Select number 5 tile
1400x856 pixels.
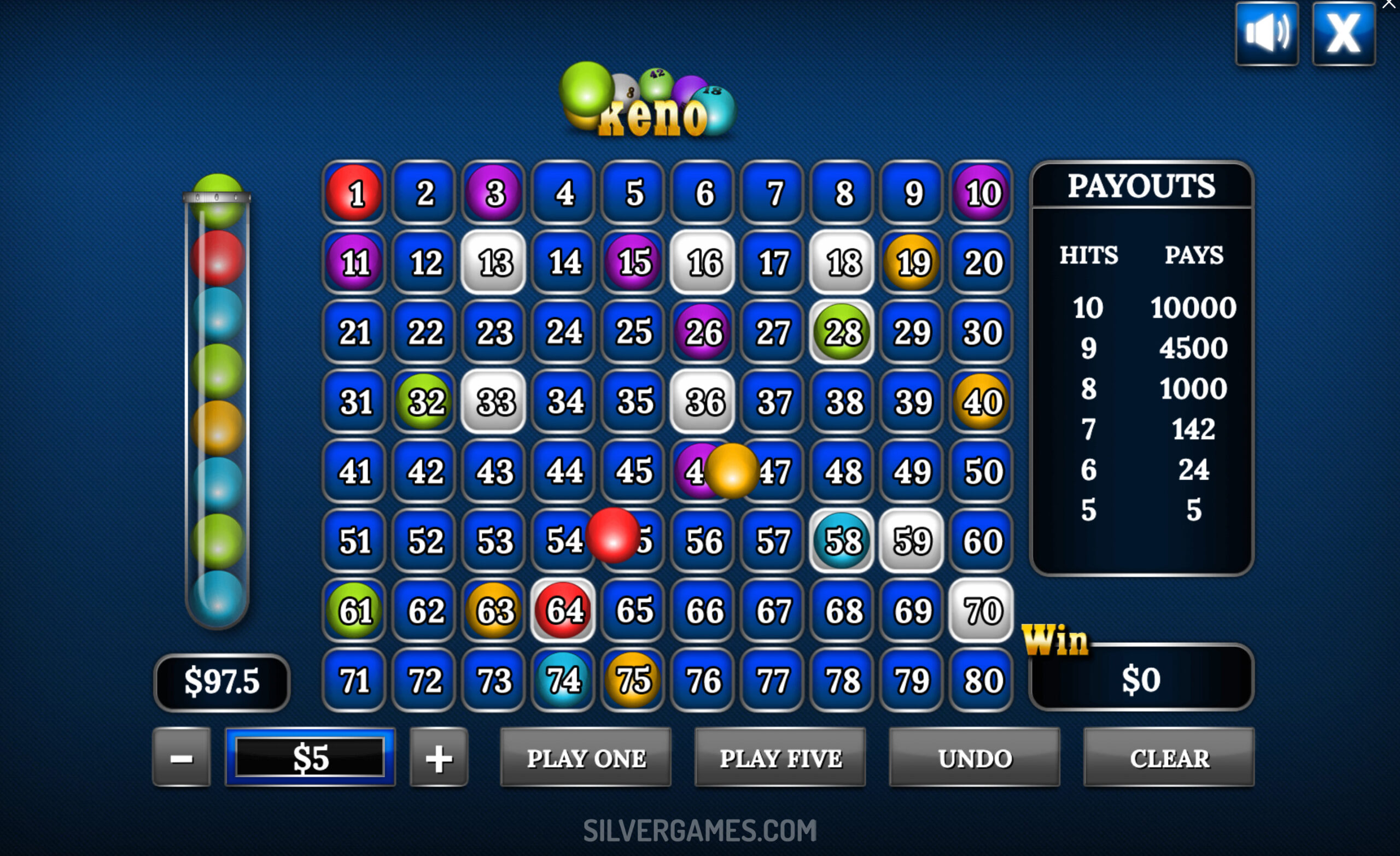pos(633,193)
